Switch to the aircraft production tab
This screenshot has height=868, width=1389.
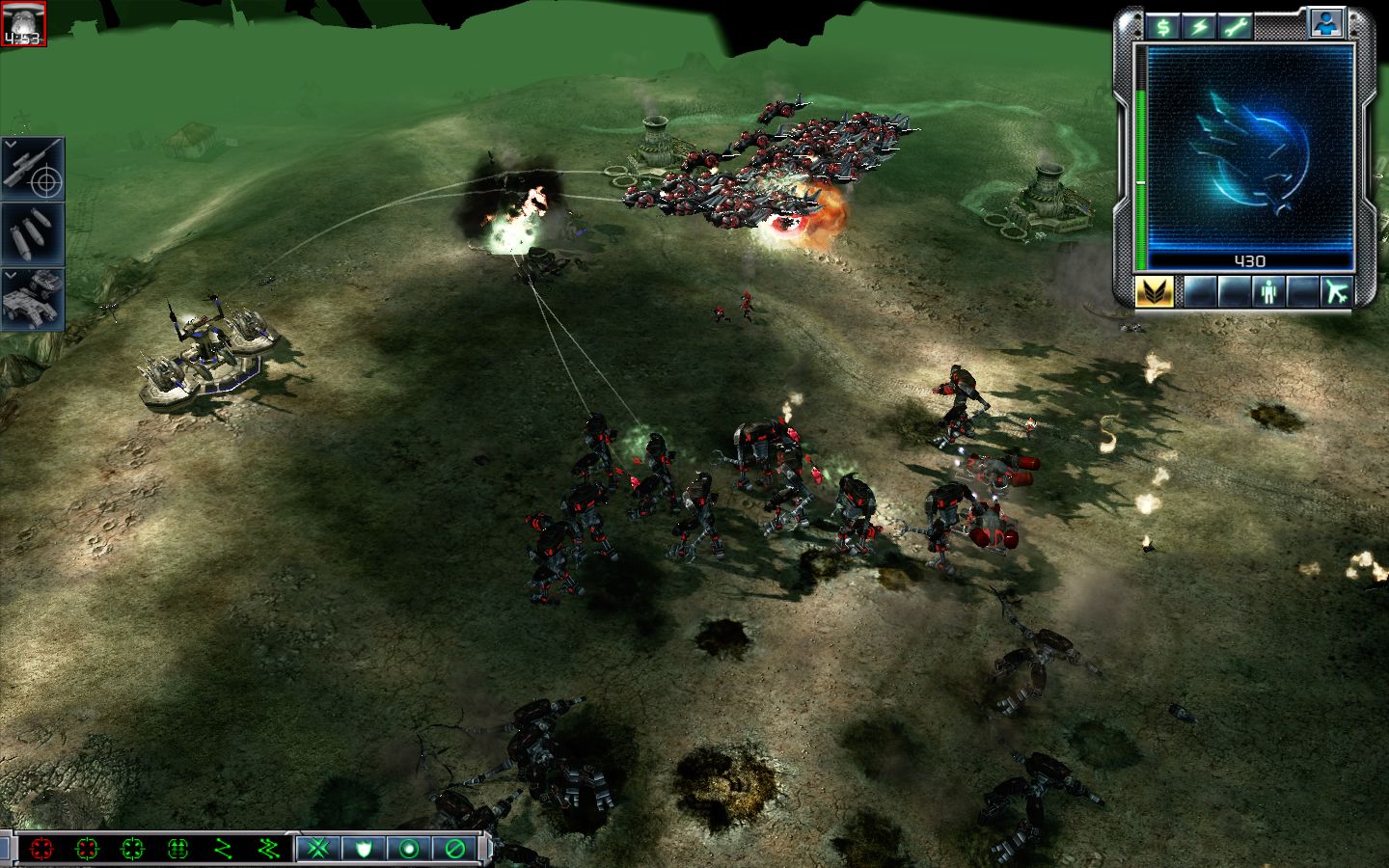click(x=1337, y=291)
